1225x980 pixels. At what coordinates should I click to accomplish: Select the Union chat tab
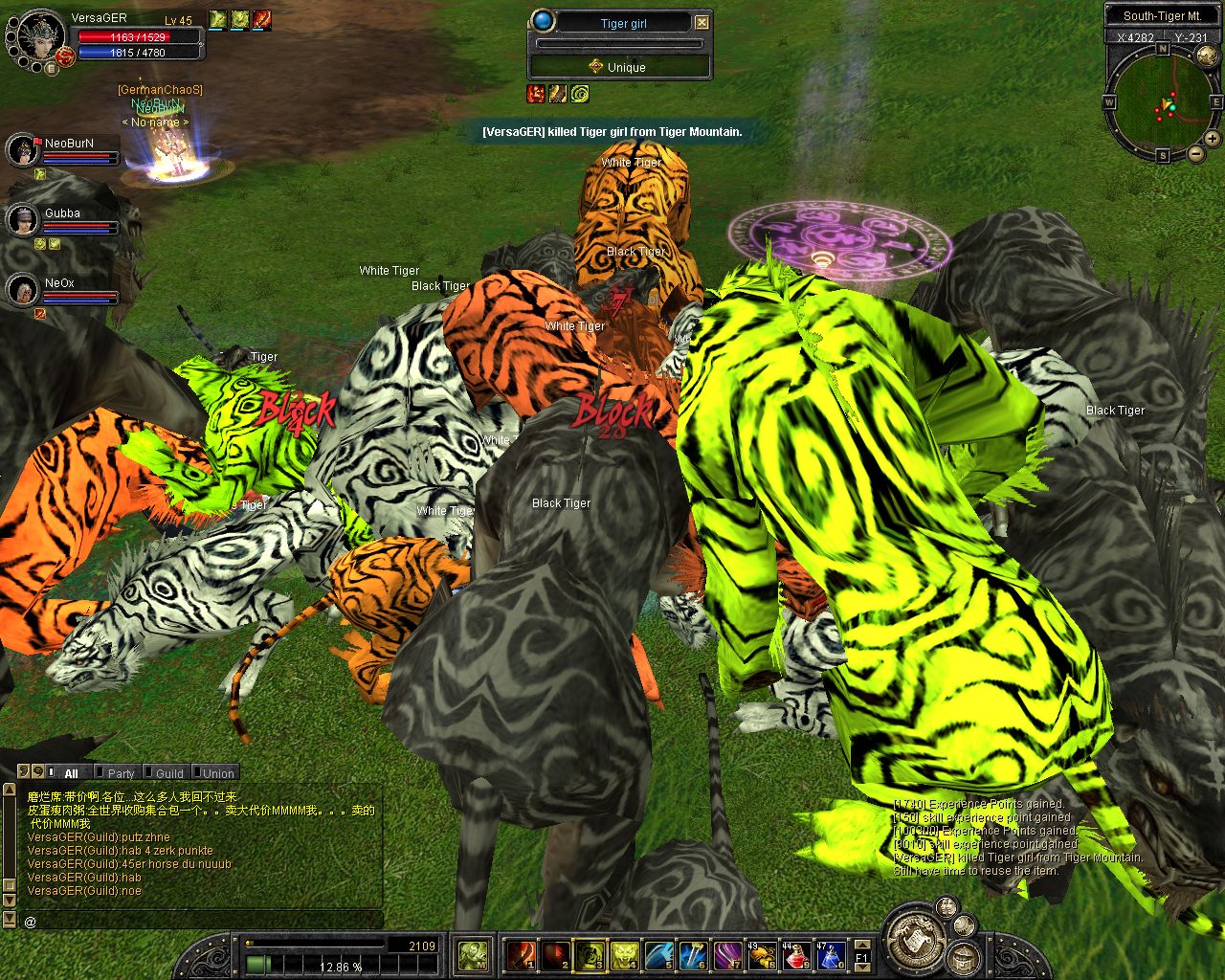[217, 773]
